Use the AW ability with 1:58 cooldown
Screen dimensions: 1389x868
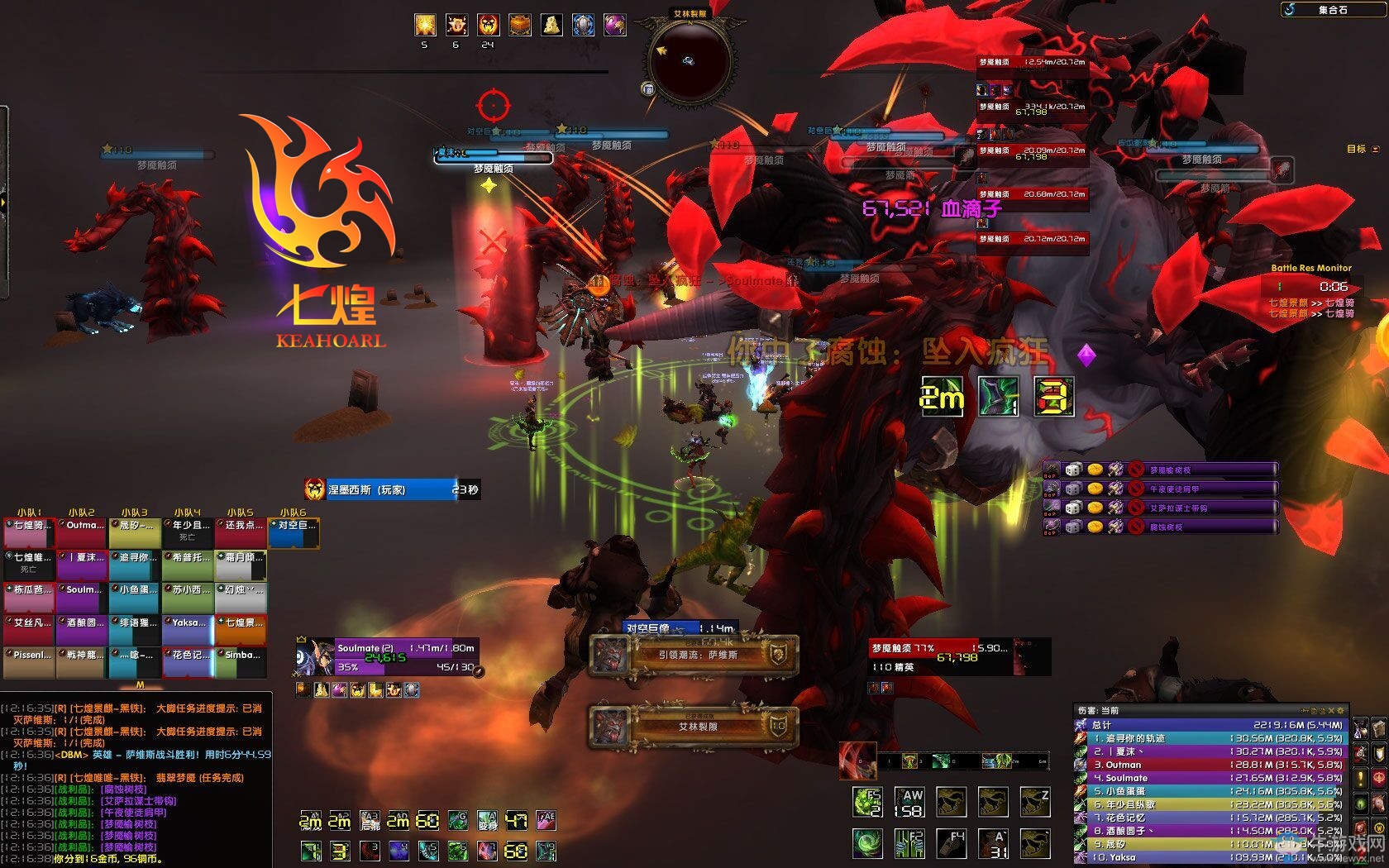[x=911, y=801]
